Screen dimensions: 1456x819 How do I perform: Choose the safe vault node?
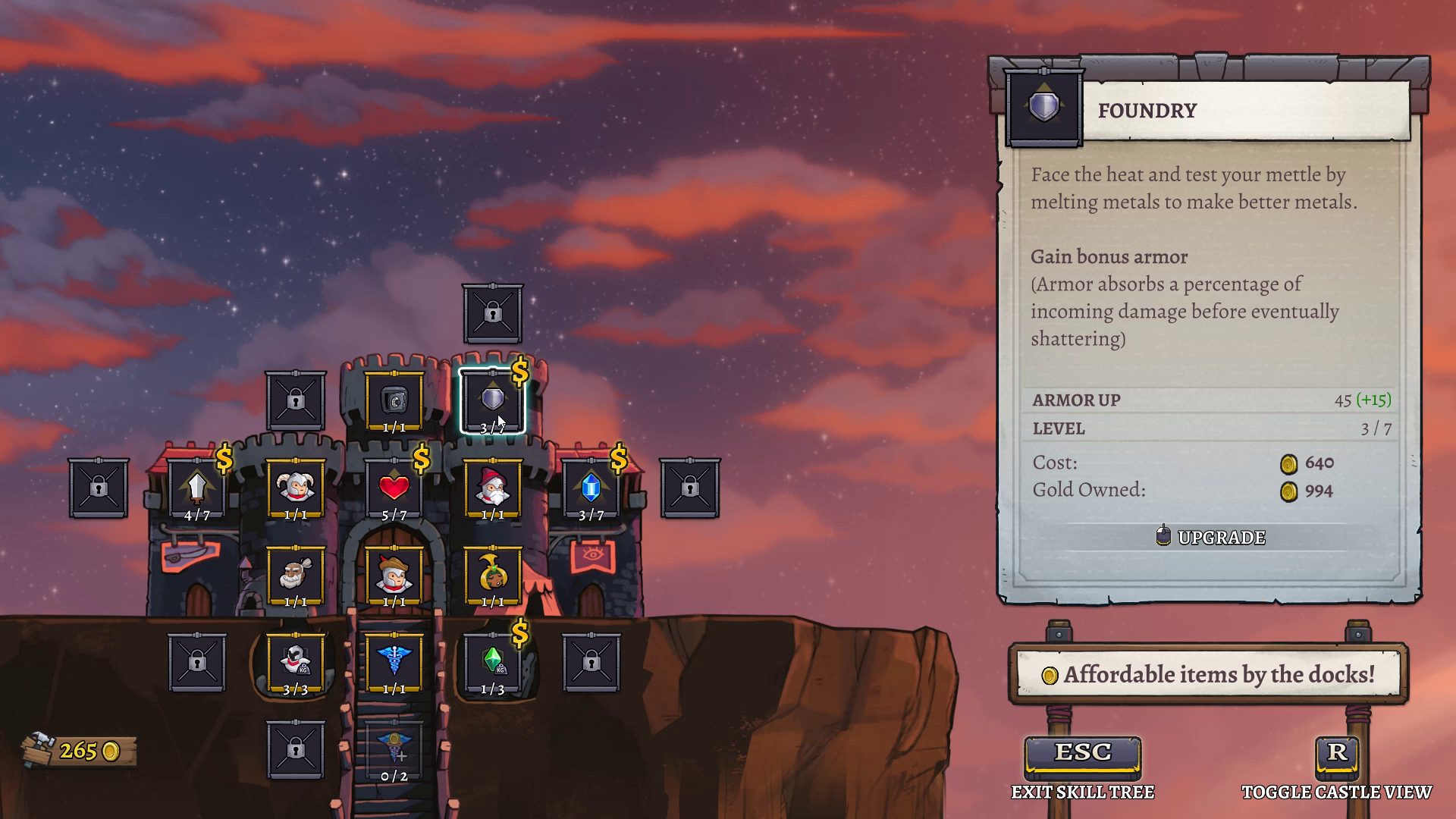point(394,400)
